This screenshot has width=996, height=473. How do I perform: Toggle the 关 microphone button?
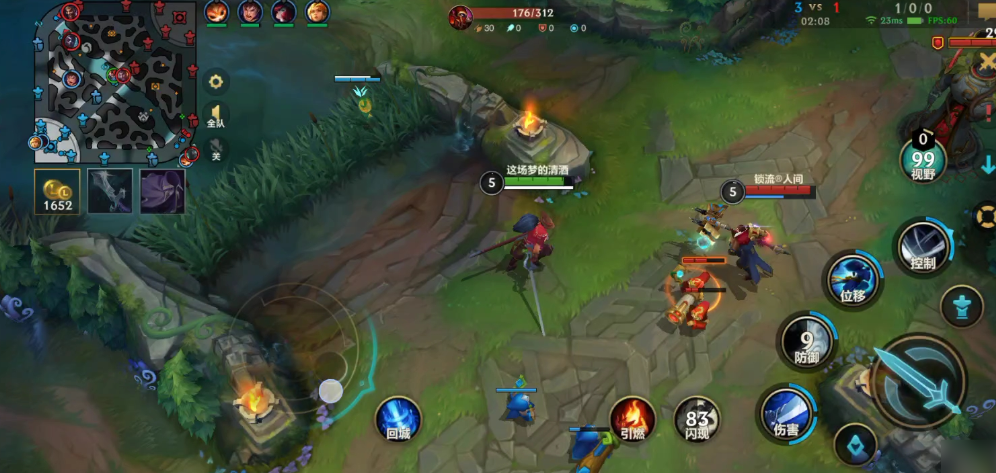point(215,151)
